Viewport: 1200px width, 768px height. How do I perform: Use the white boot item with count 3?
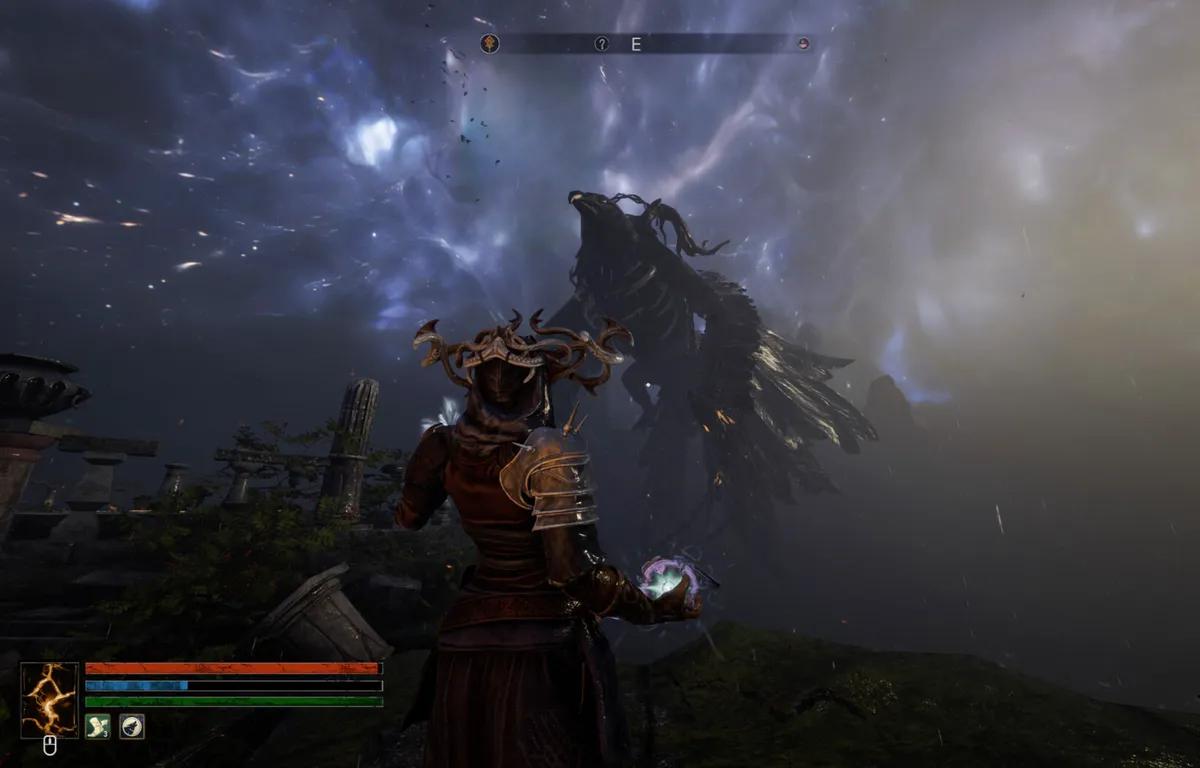98,726
